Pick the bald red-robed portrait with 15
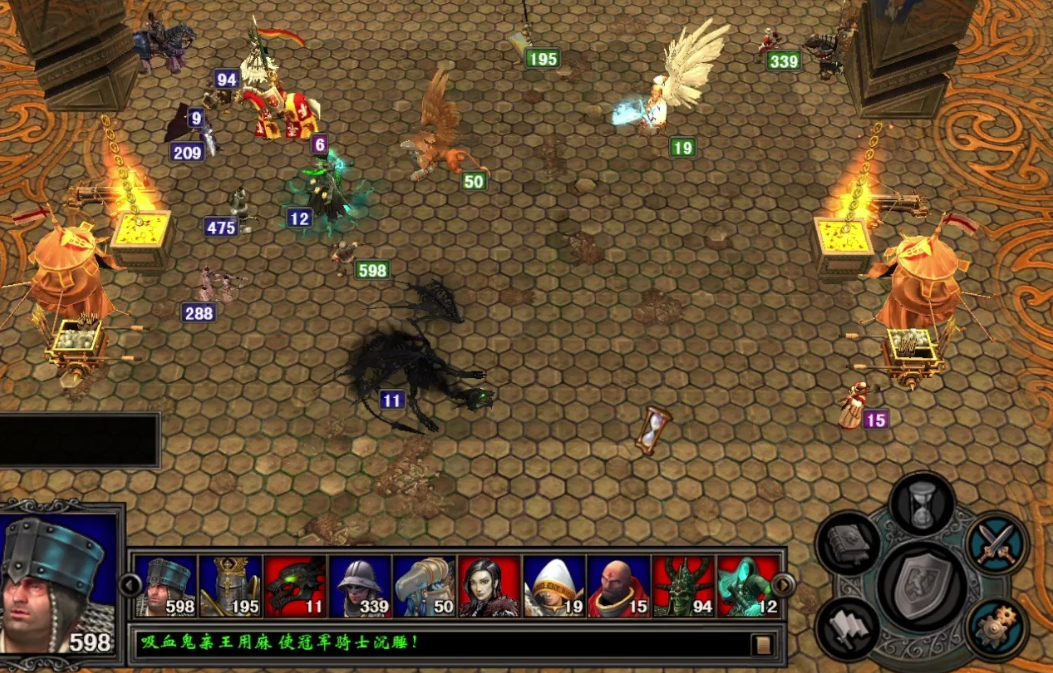The width and height of the screenshot is (1053, 673). tap(619, 586)
